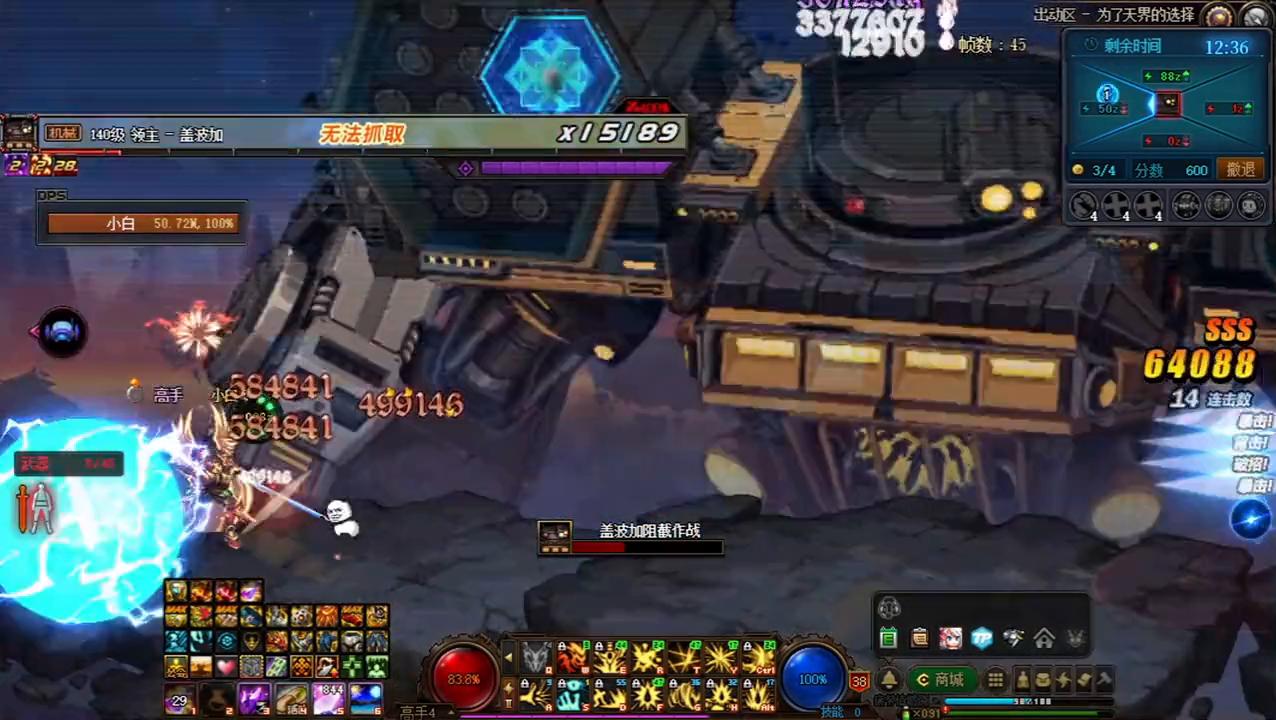
Task: Use the purple crystal in quick slot 3
Action: 253,699
